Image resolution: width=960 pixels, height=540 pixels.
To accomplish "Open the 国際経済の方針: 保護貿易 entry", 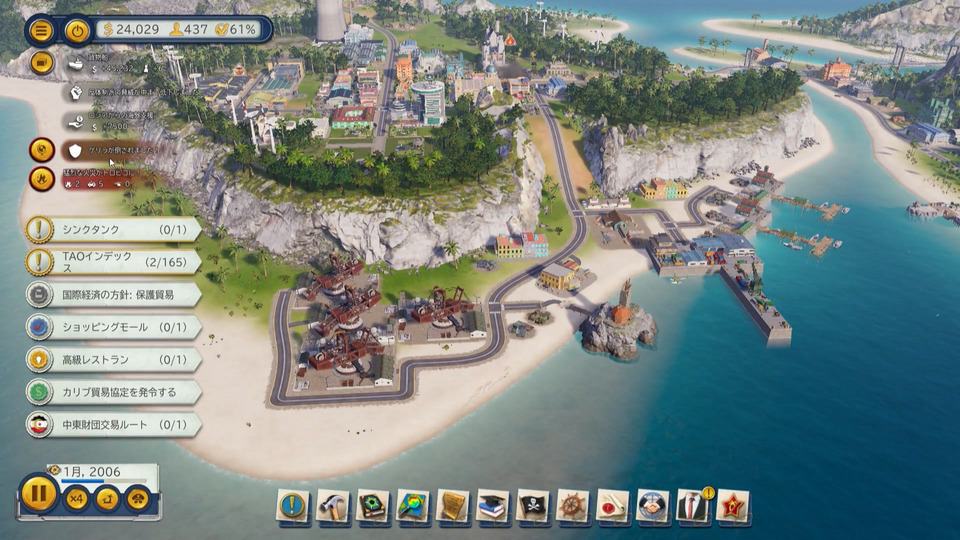I will click(x=112, y=295).
